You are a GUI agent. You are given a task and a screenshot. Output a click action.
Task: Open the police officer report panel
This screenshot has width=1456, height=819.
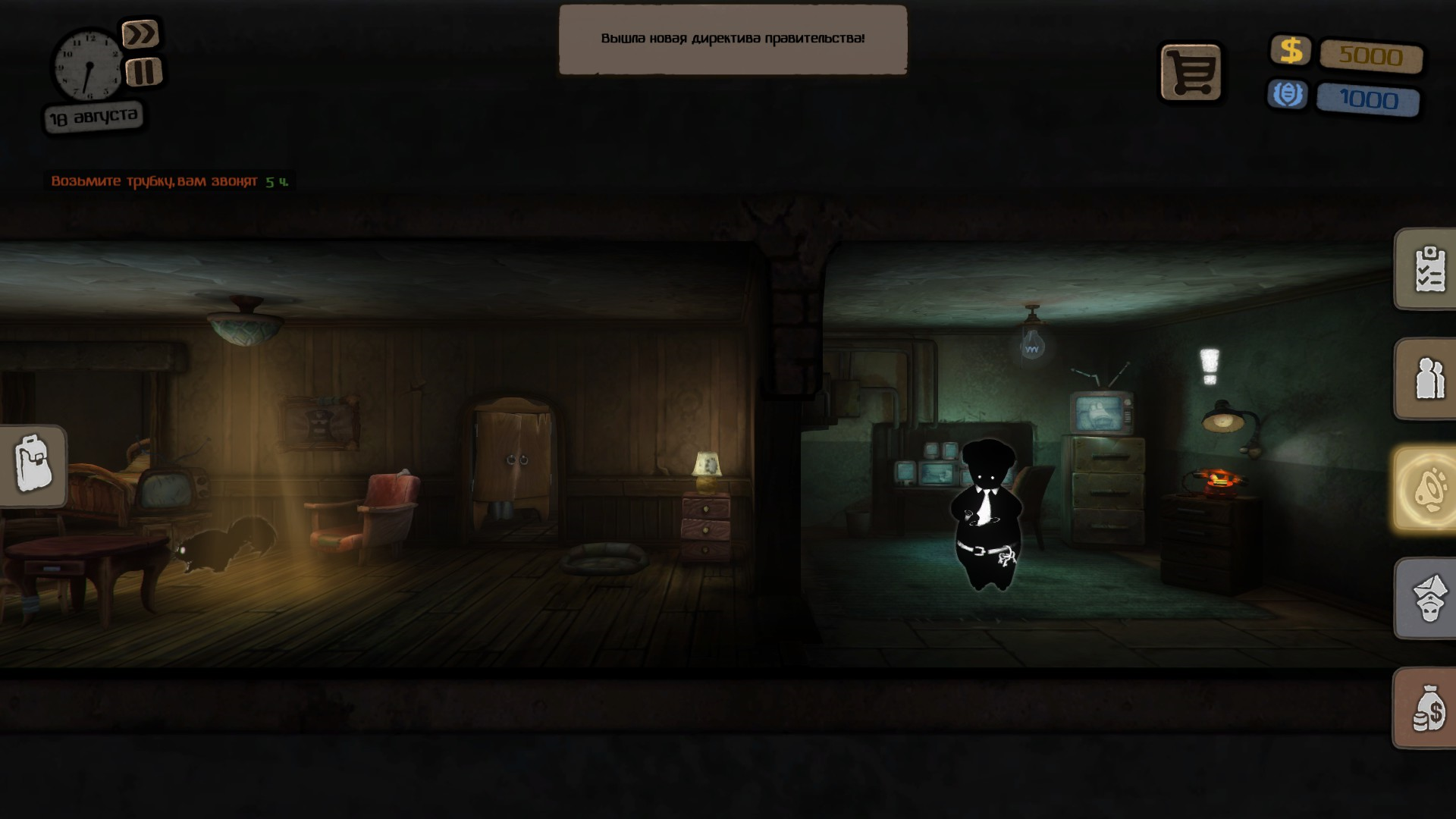coord(1428,598)
